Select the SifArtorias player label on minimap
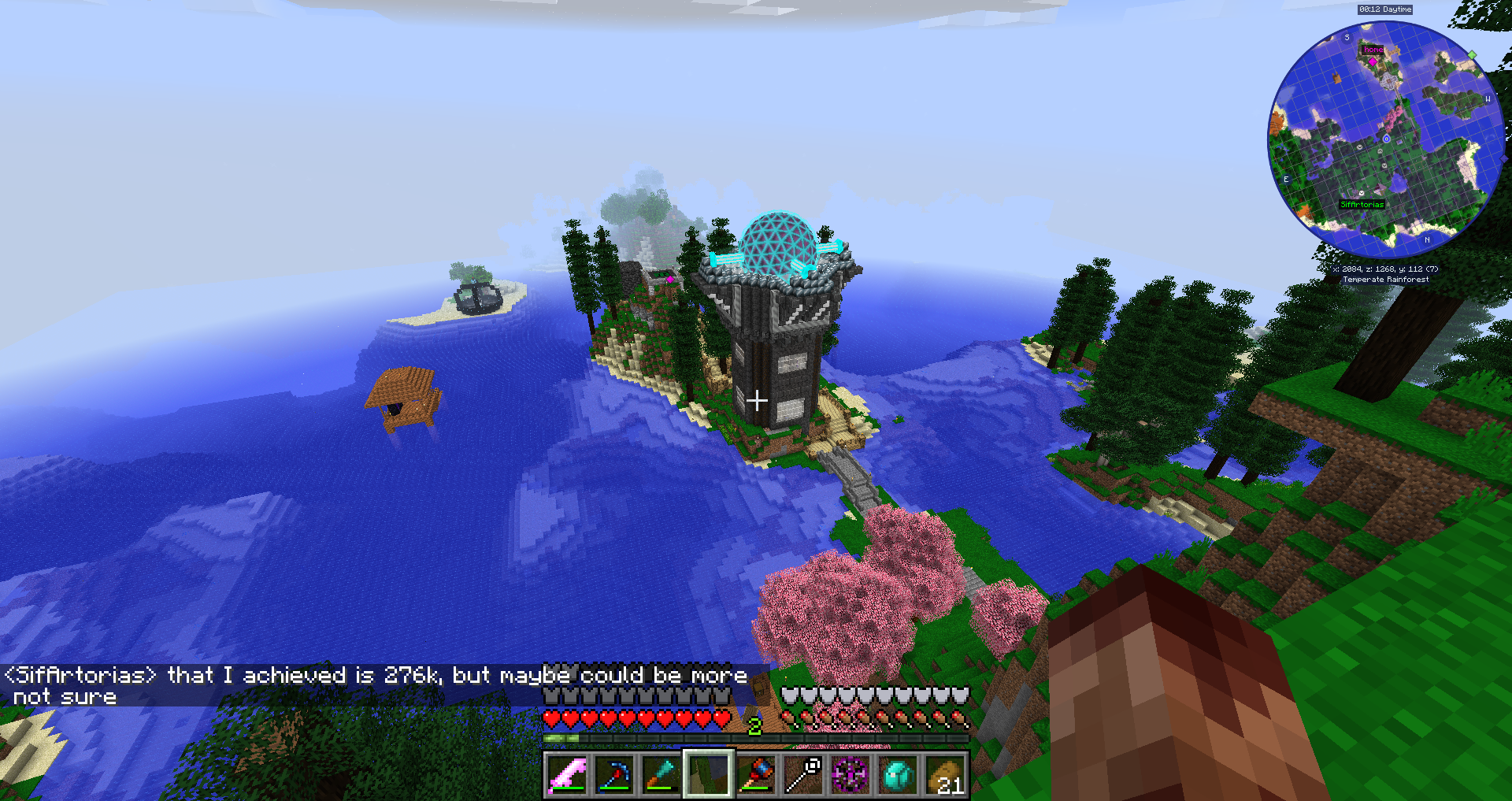 [1362, 205]
